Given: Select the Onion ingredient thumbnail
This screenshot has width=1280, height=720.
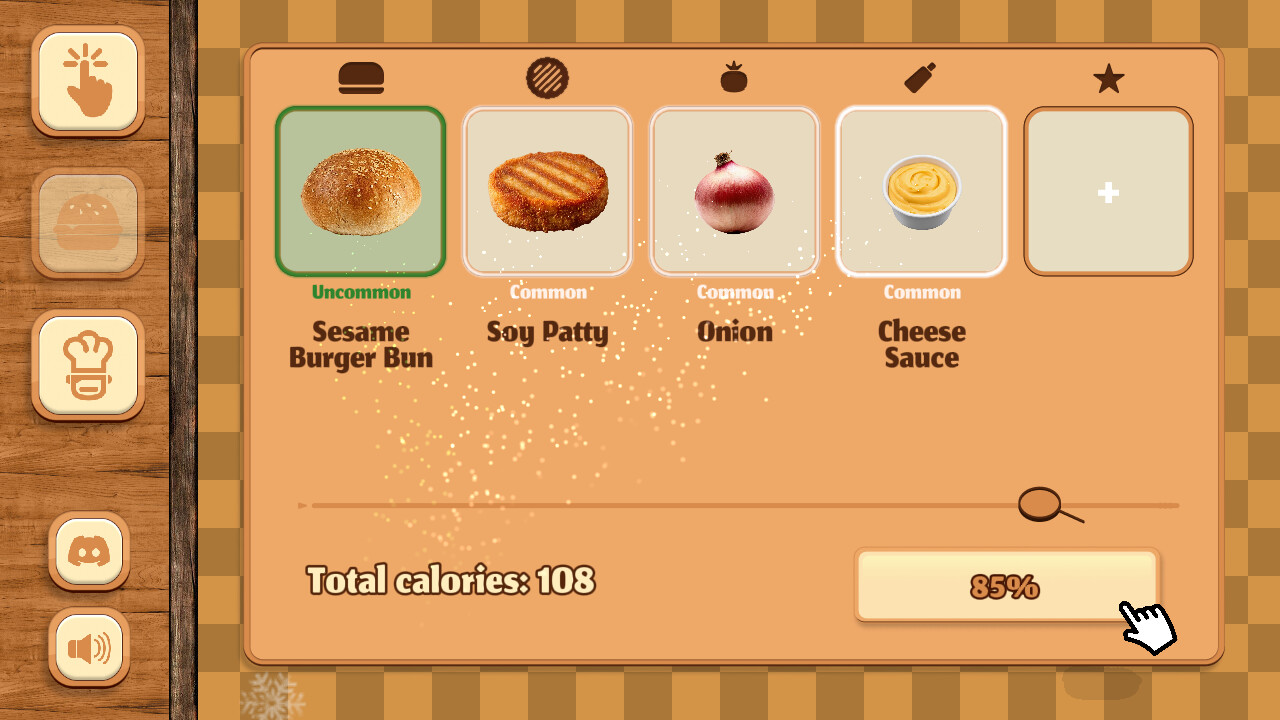Looking at the screenshot, I should tap(735, 190).
